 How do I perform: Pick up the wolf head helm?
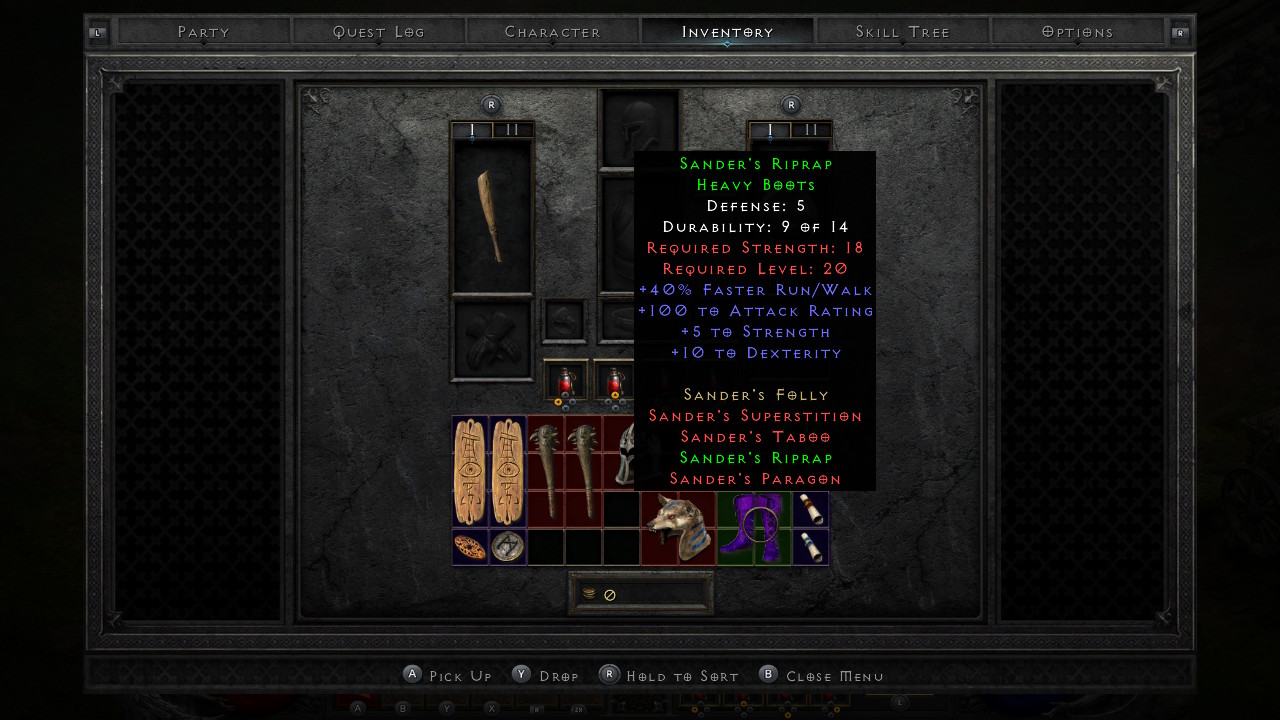click(678, 527)
